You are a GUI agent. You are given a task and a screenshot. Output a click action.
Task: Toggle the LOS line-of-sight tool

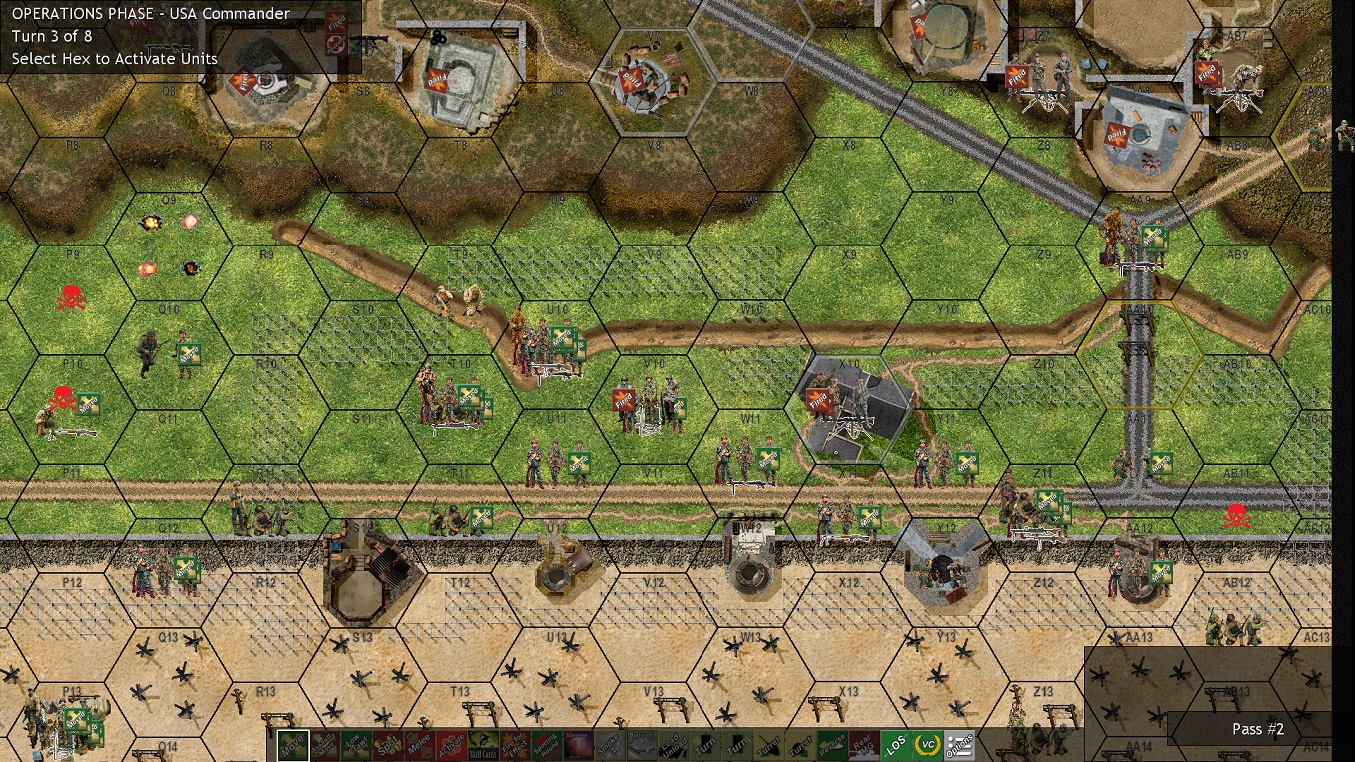click(x=895, y=746)
